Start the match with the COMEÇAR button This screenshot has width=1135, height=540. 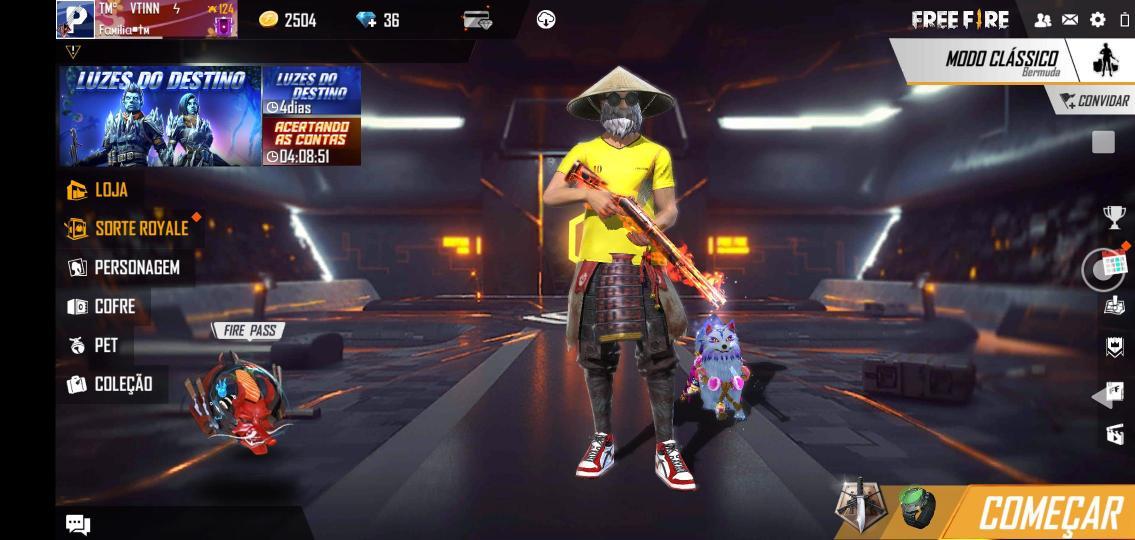click(x=1048, y=513)
